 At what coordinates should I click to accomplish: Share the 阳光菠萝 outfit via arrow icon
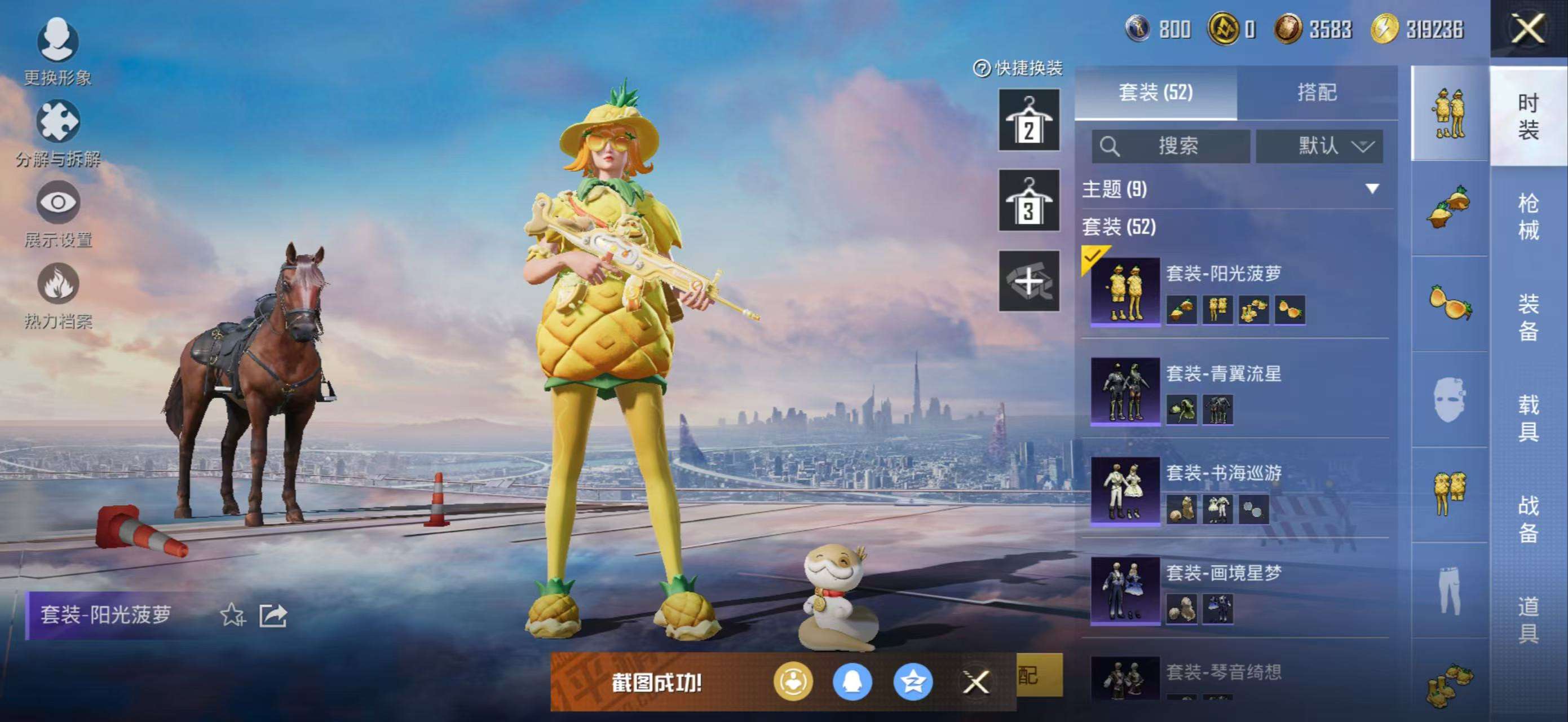coord(273,615)
